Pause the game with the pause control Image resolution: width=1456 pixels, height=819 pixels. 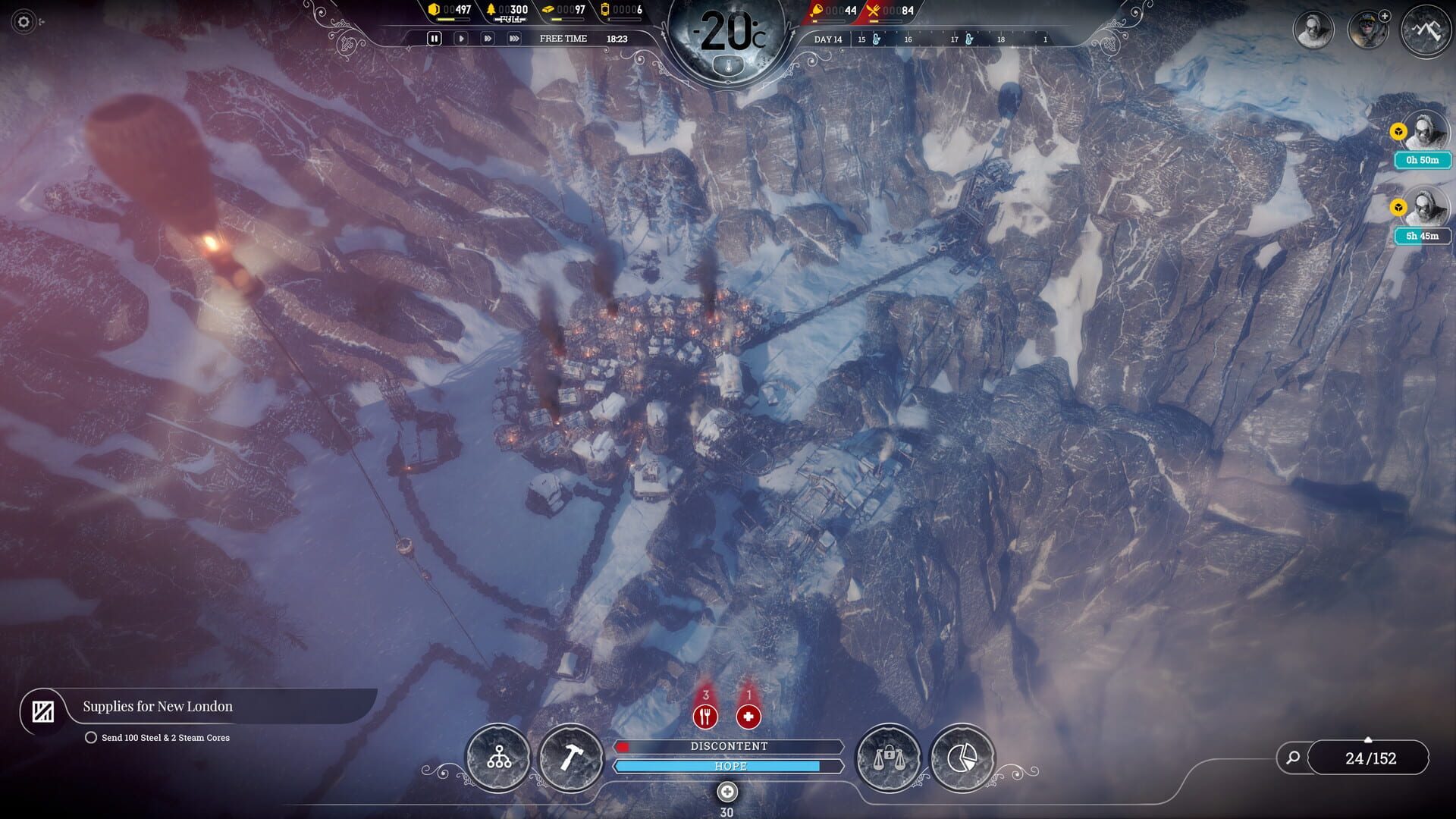click(434, 38)
